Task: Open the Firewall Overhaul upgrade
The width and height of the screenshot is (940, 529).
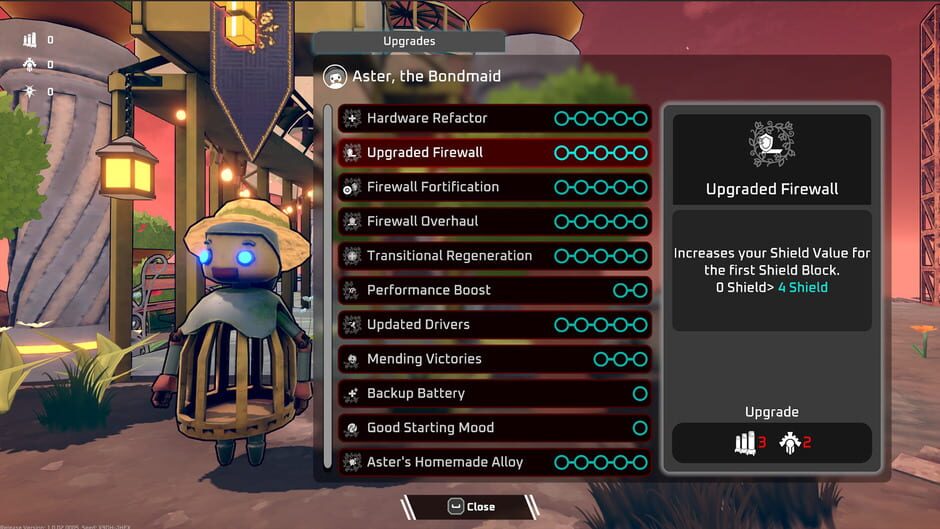Action: pyautogui.click(x=494, y=221)
